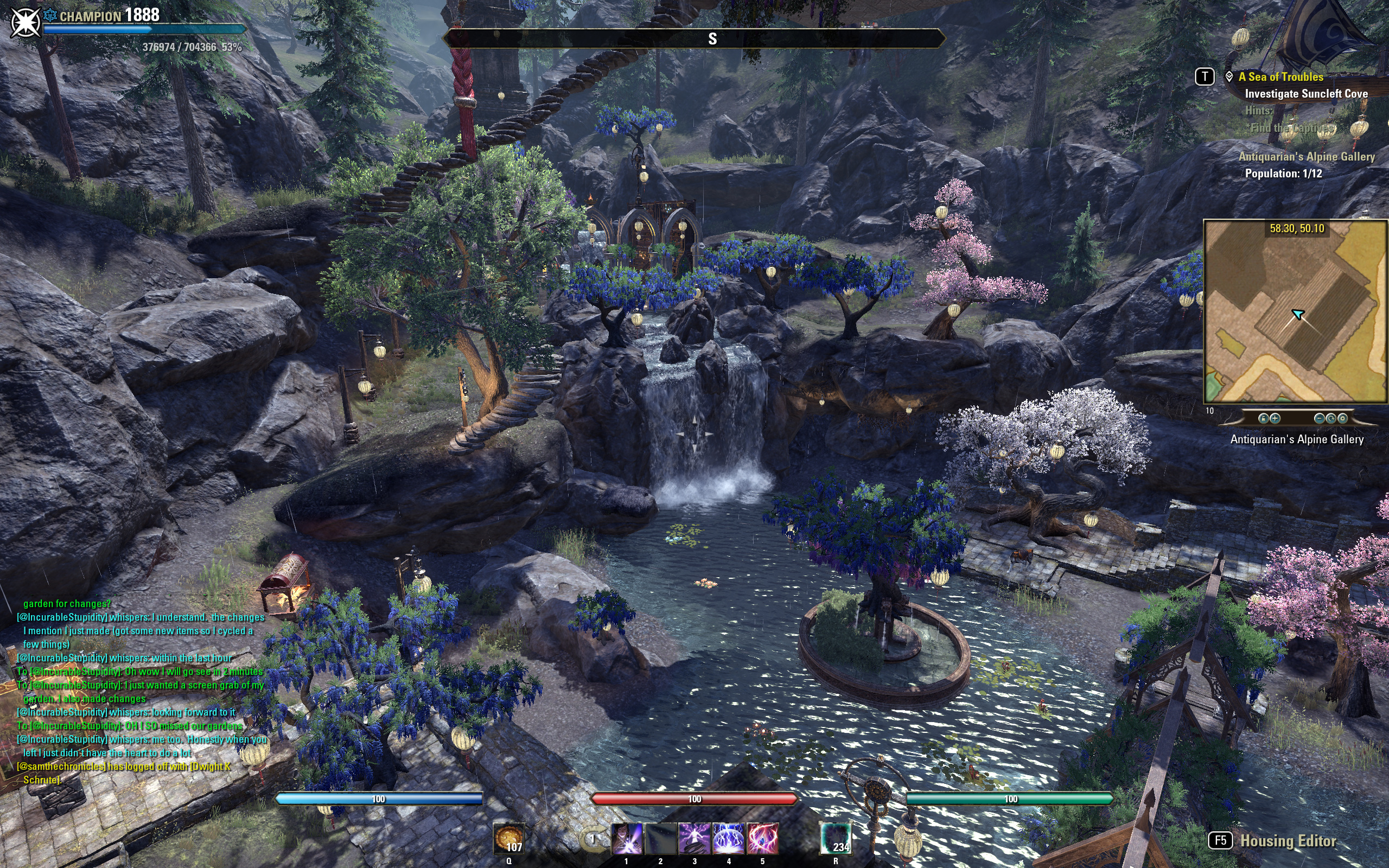
Task: Zoom in the minimap with plus button
Action: 1275,418
